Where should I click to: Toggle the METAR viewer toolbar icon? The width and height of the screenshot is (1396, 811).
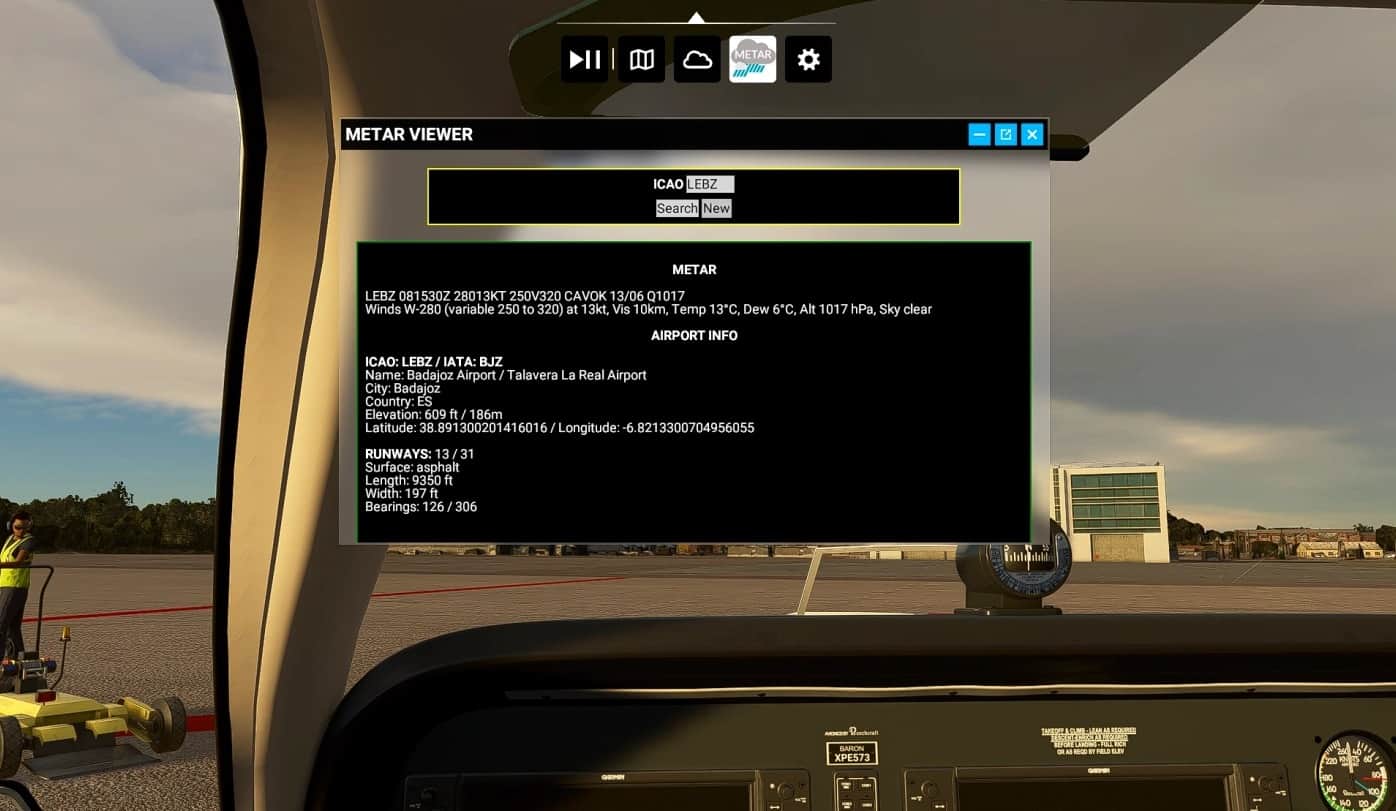pos(752,60)
